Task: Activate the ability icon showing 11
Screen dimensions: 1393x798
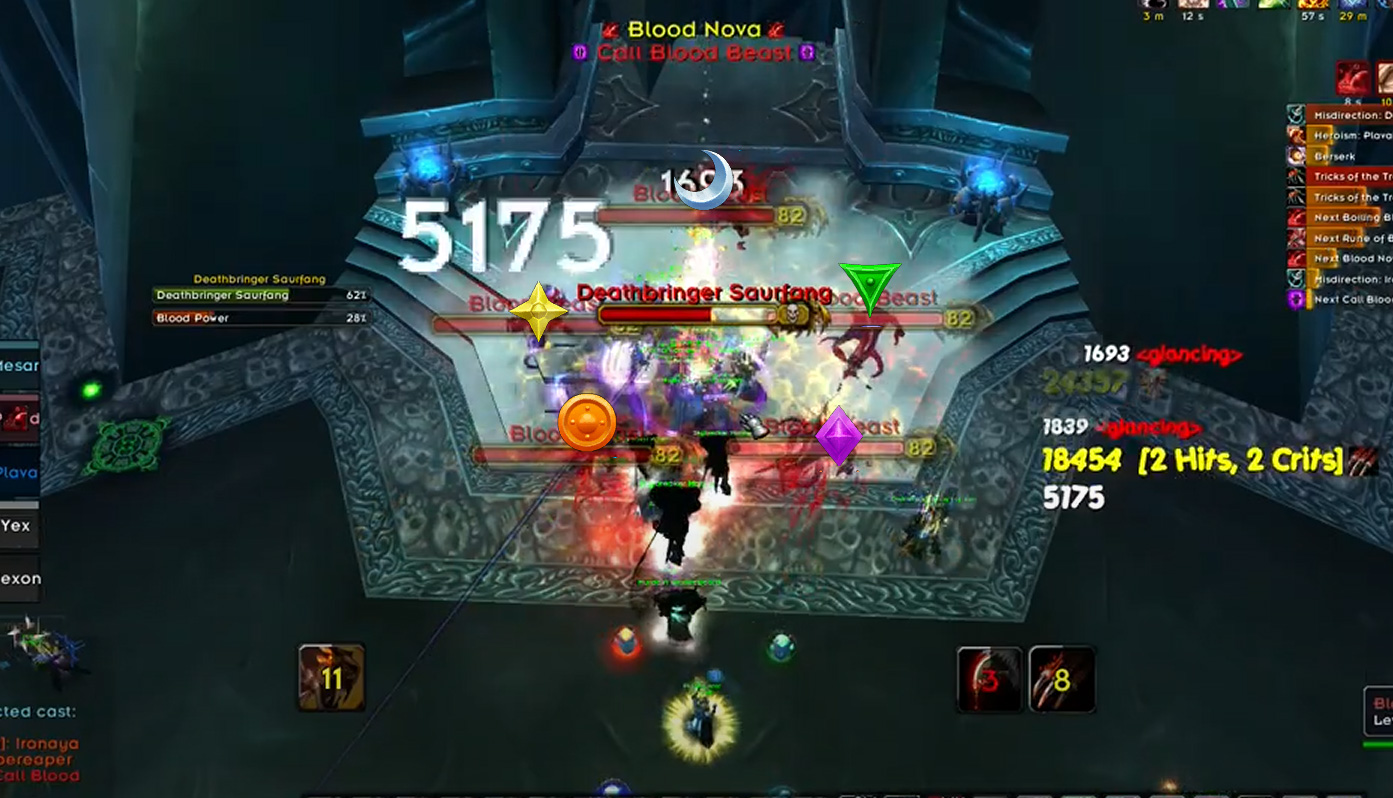Action: point(331,678)
